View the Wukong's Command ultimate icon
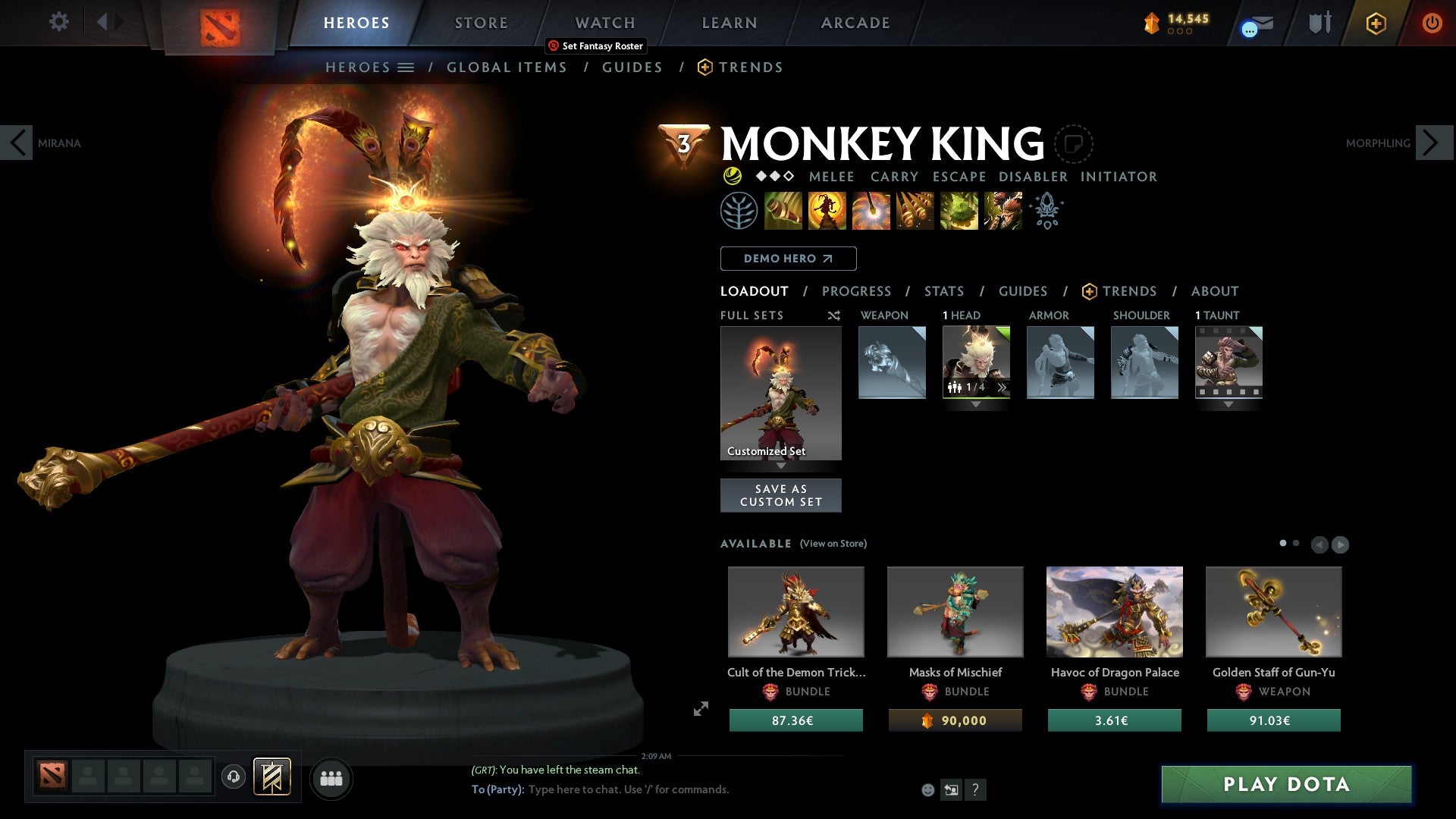 coord(1003,211)
